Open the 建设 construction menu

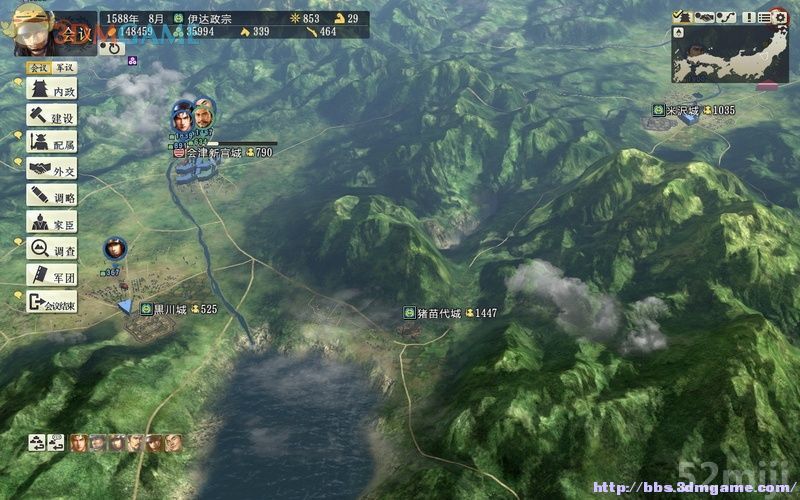pos(51,116)
